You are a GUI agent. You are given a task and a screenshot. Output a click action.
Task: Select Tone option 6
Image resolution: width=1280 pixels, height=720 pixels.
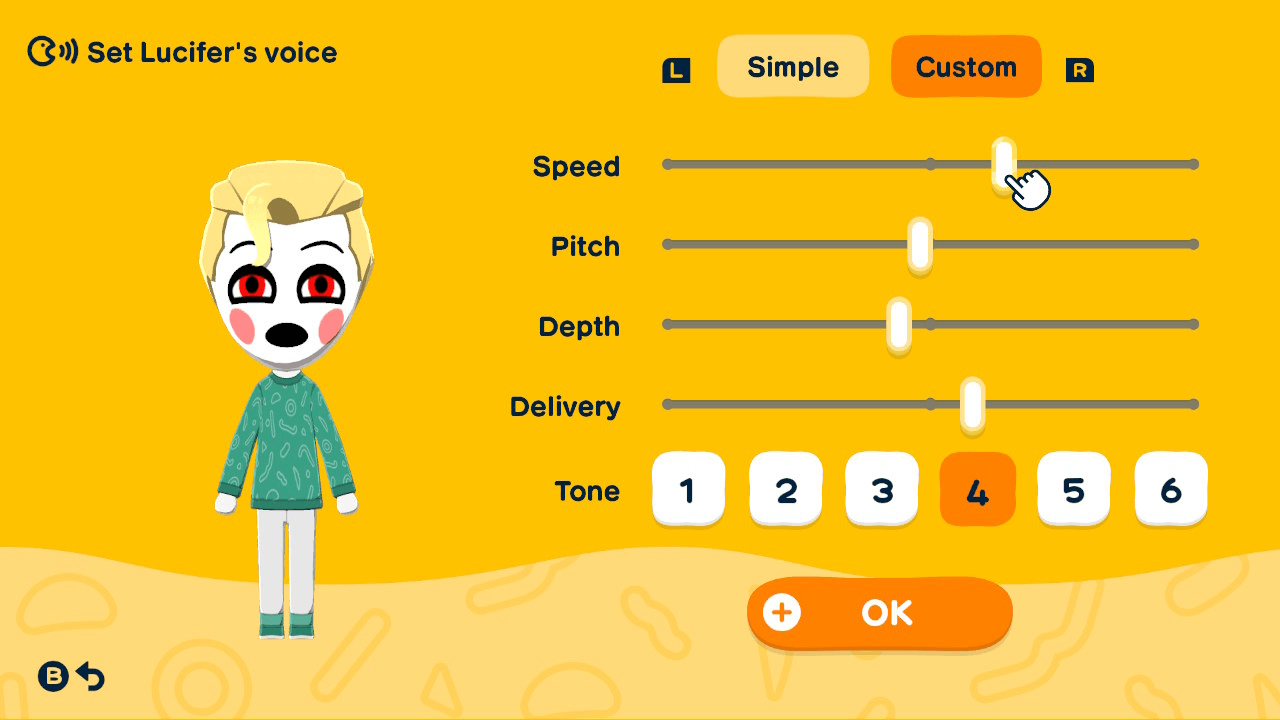click(1171, 489)
